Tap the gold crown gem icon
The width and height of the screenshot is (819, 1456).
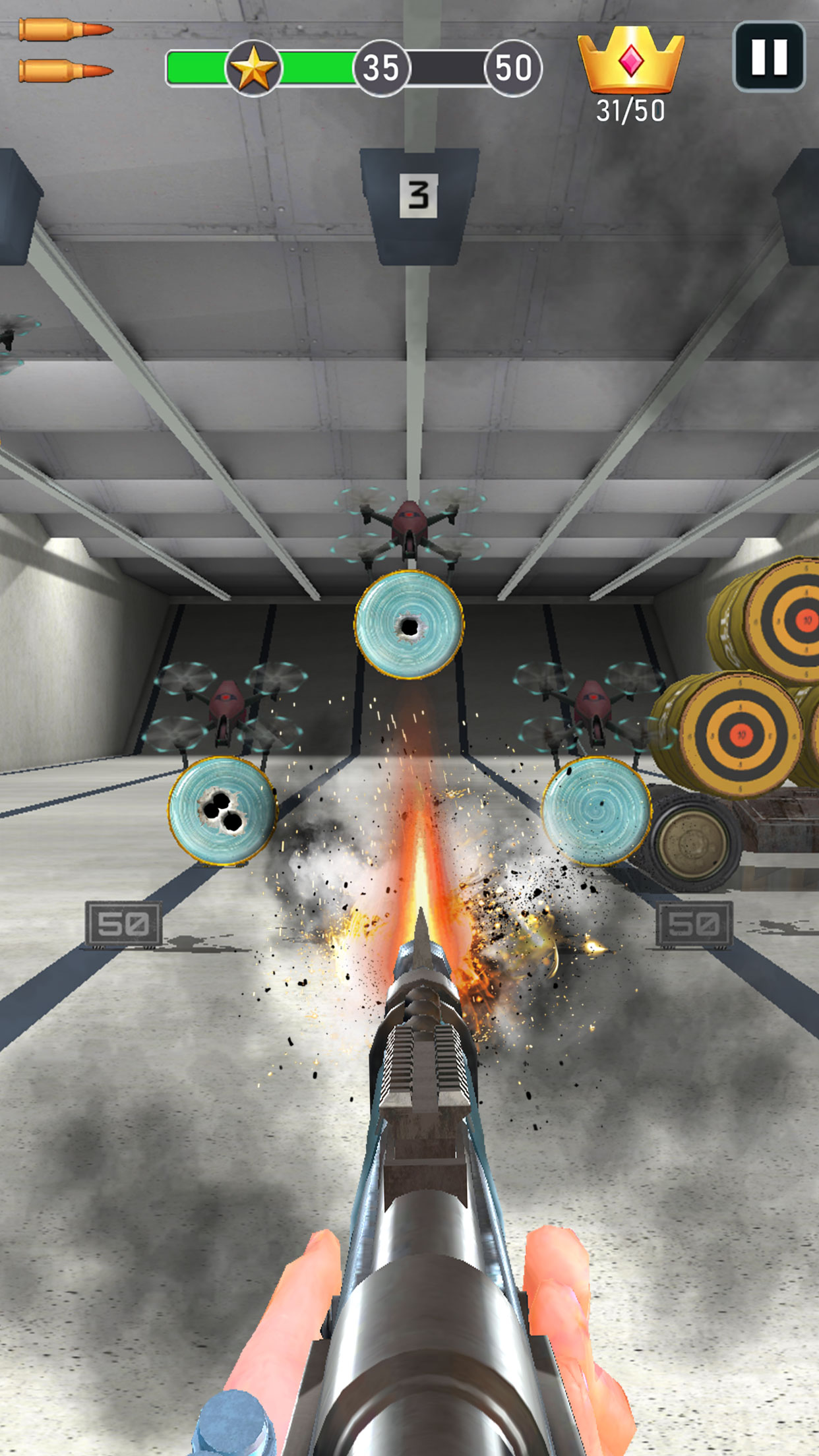click(x=630, y=60)
